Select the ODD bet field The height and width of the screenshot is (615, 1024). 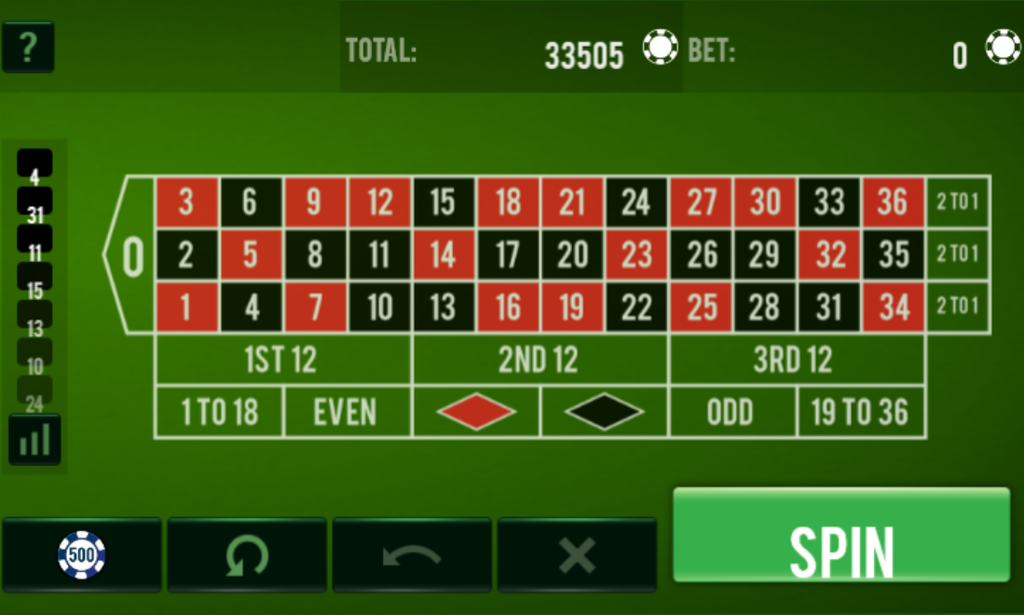pos(732,412)
